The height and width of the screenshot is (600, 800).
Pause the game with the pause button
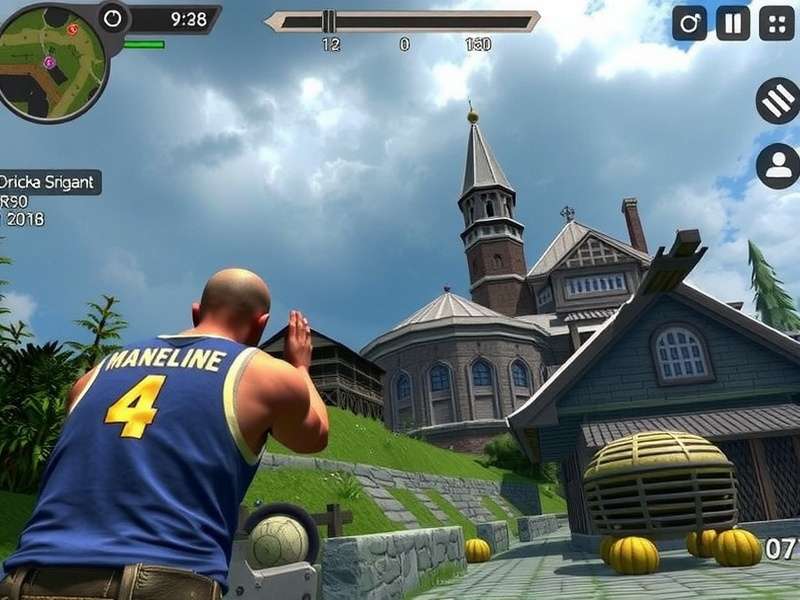pos(733,22)
